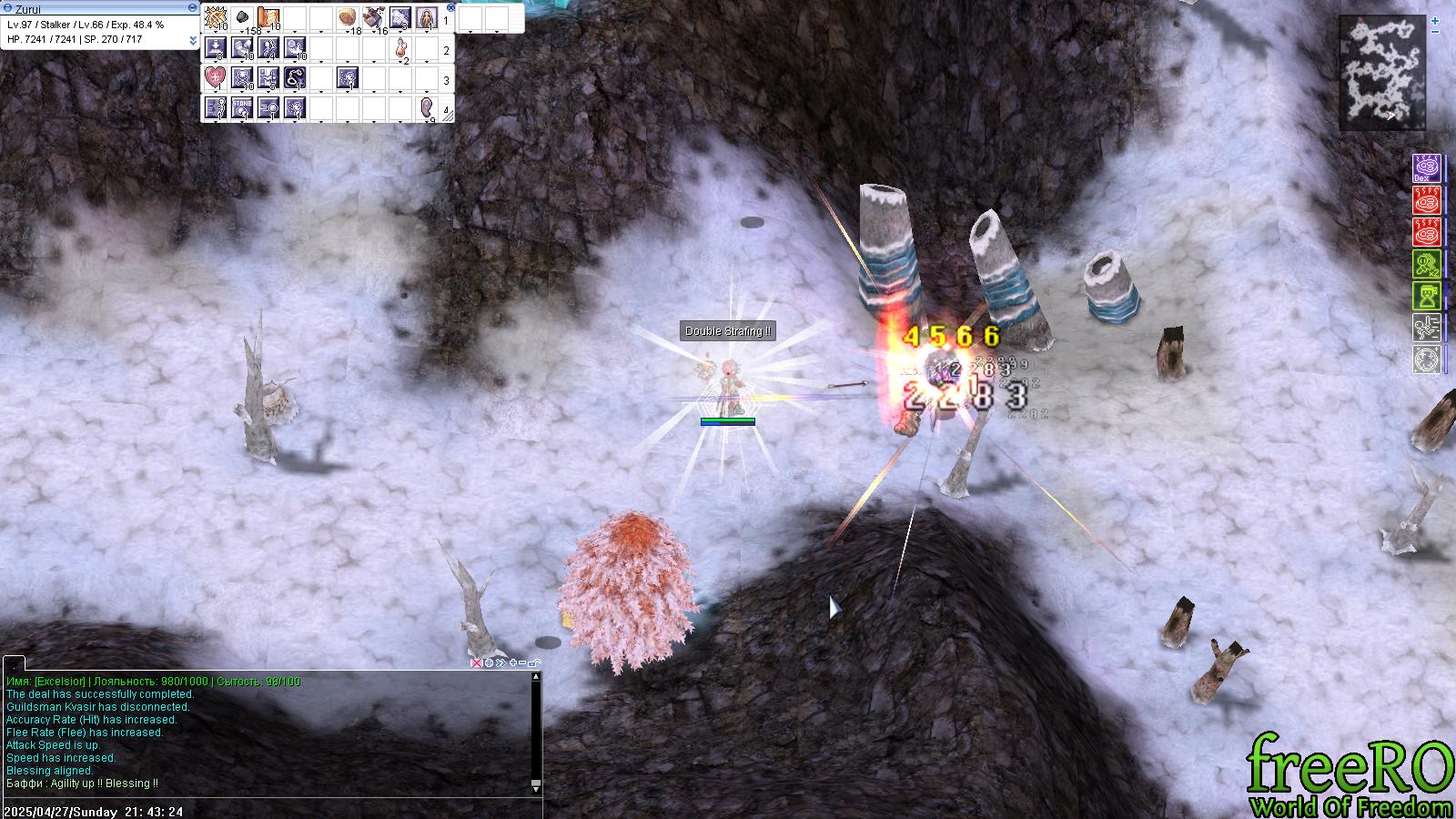
Task: Use the scroll item in hotbar row one
Action: pos(268,17)
